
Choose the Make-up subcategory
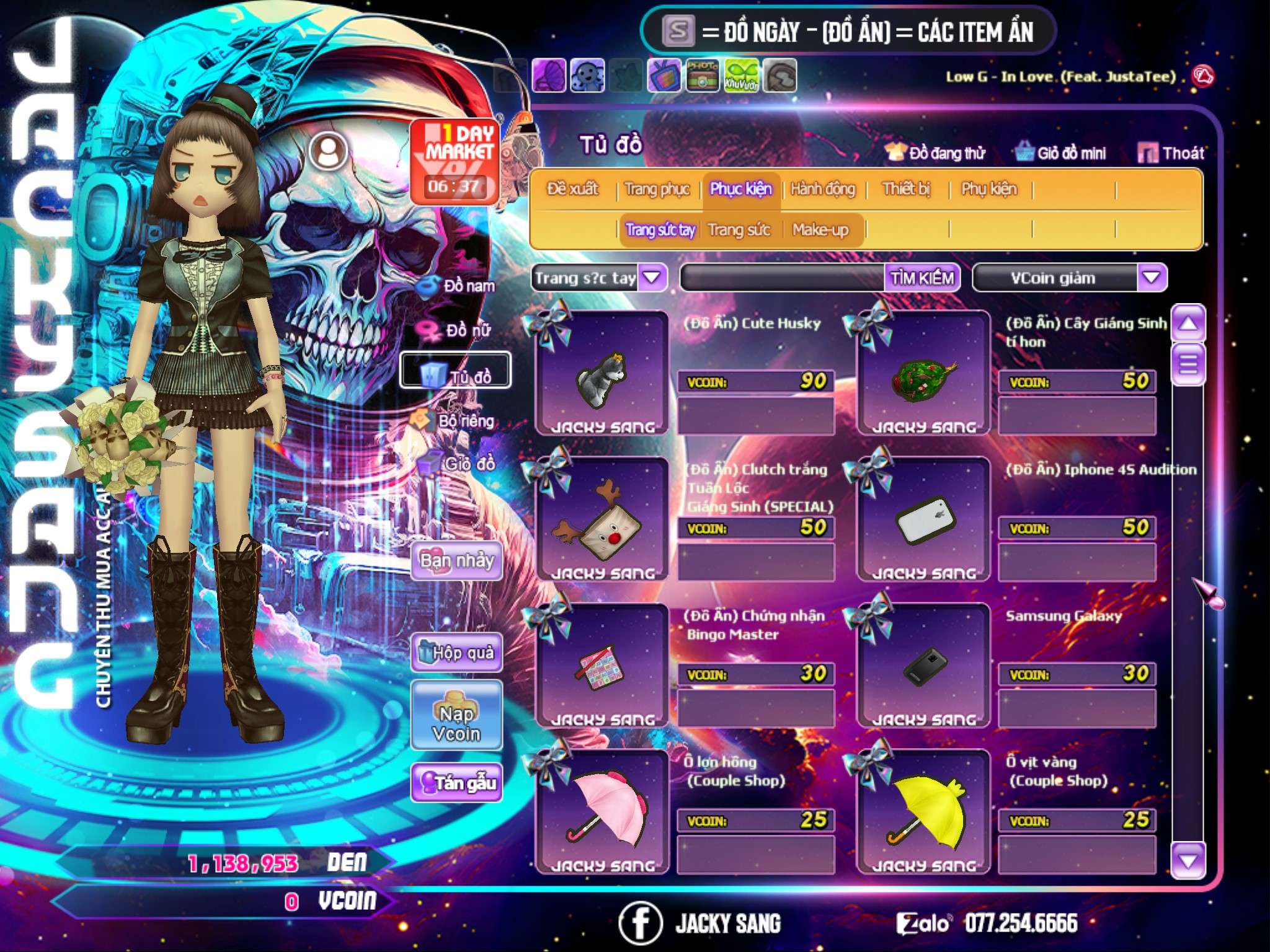click(820, 230)
